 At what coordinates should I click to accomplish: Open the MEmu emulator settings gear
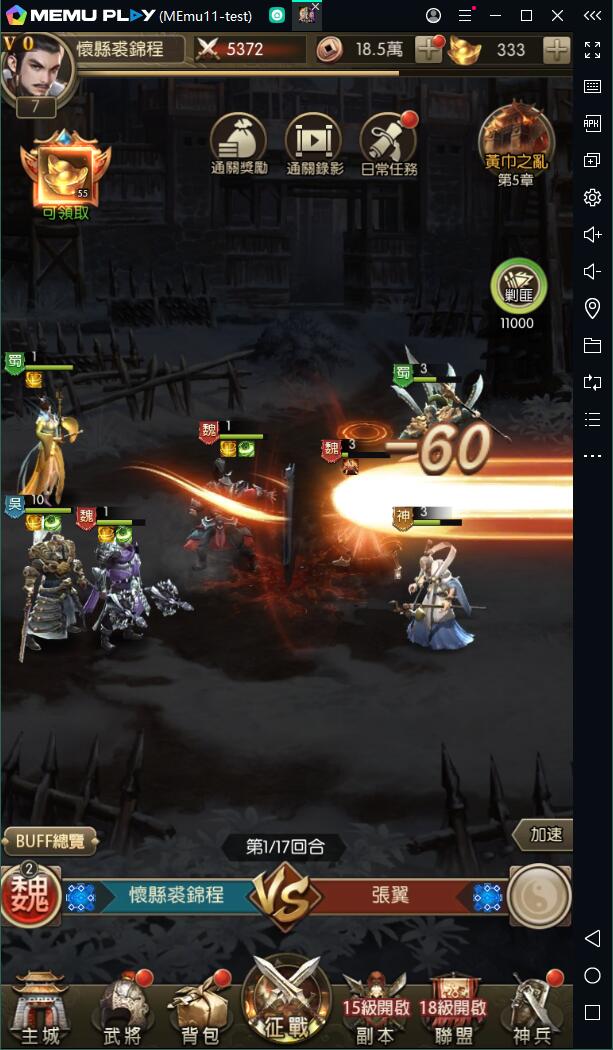click(592, 197)
